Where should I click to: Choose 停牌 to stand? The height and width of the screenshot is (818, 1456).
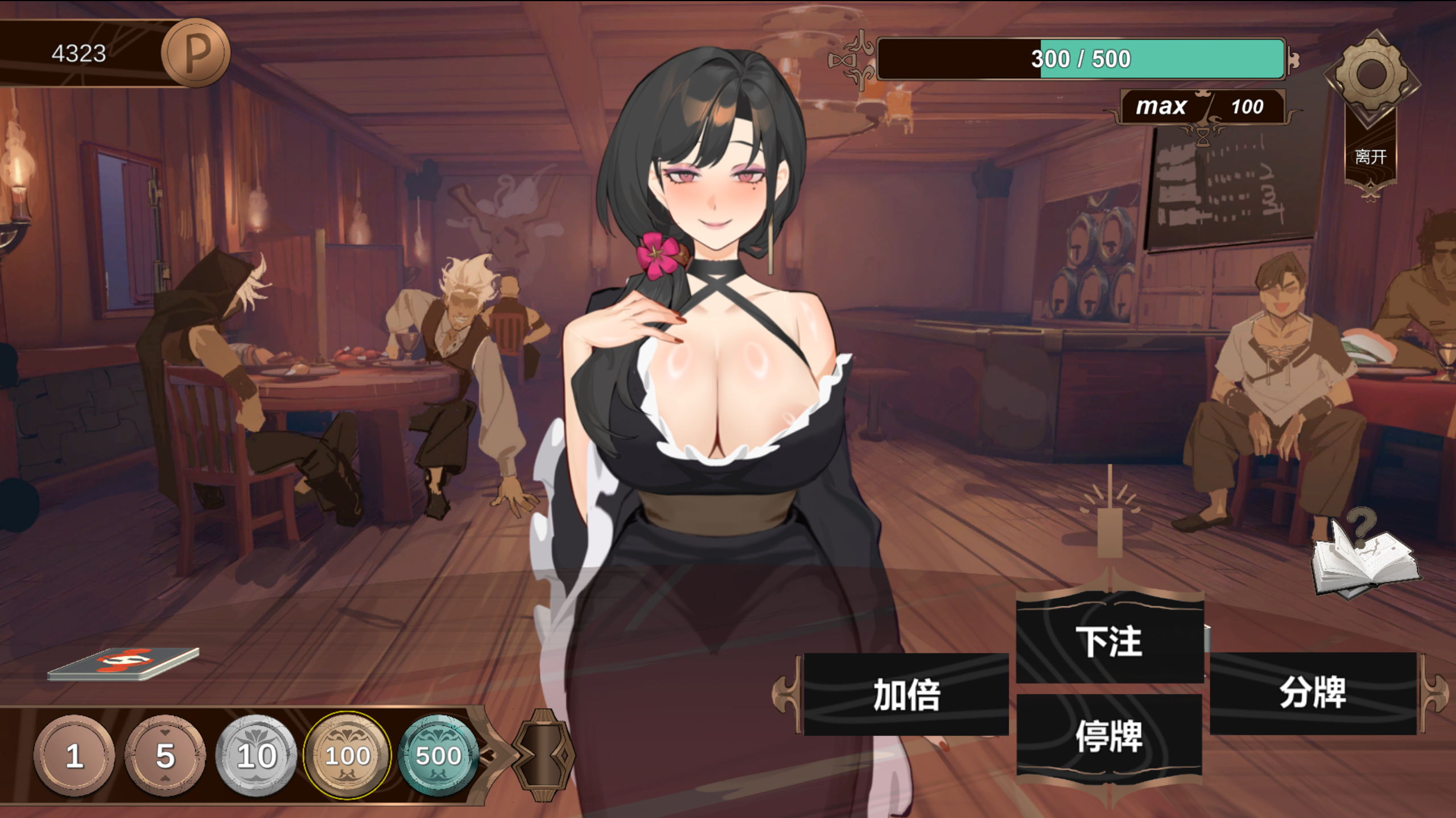[x=1109, y=735]
